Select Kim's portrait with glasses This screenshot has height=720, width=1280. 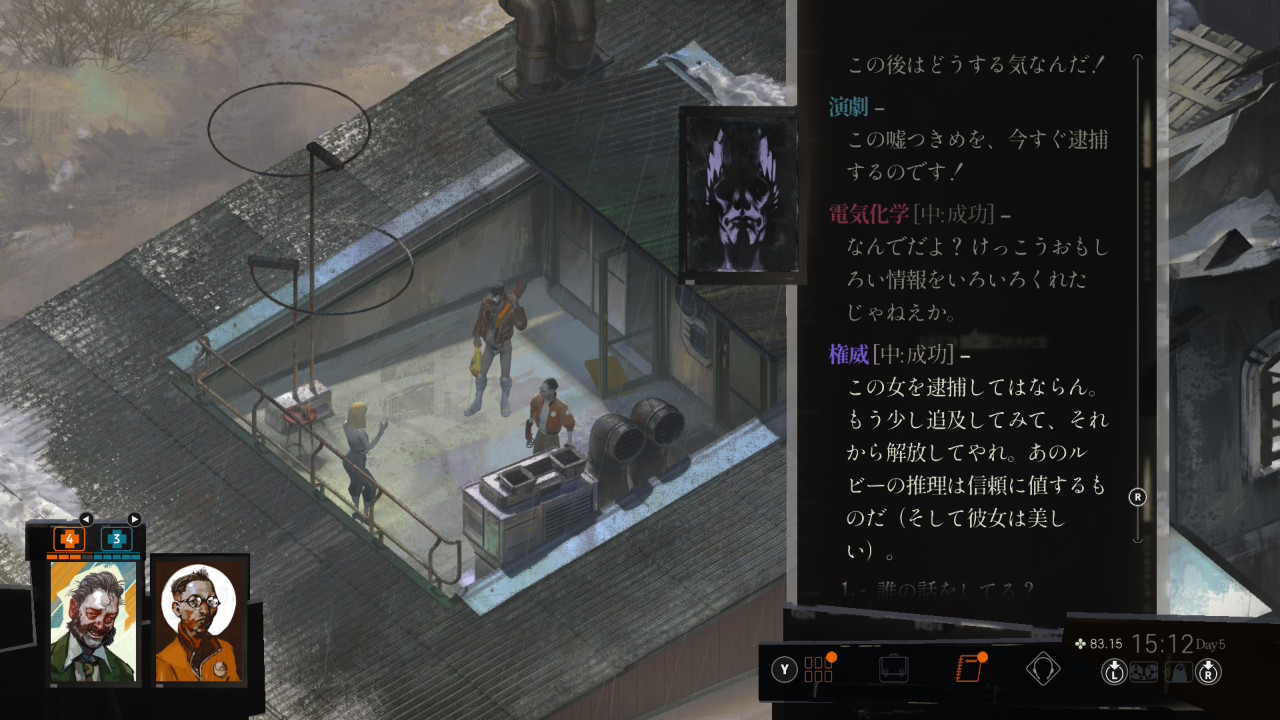(x=199, y=622)
